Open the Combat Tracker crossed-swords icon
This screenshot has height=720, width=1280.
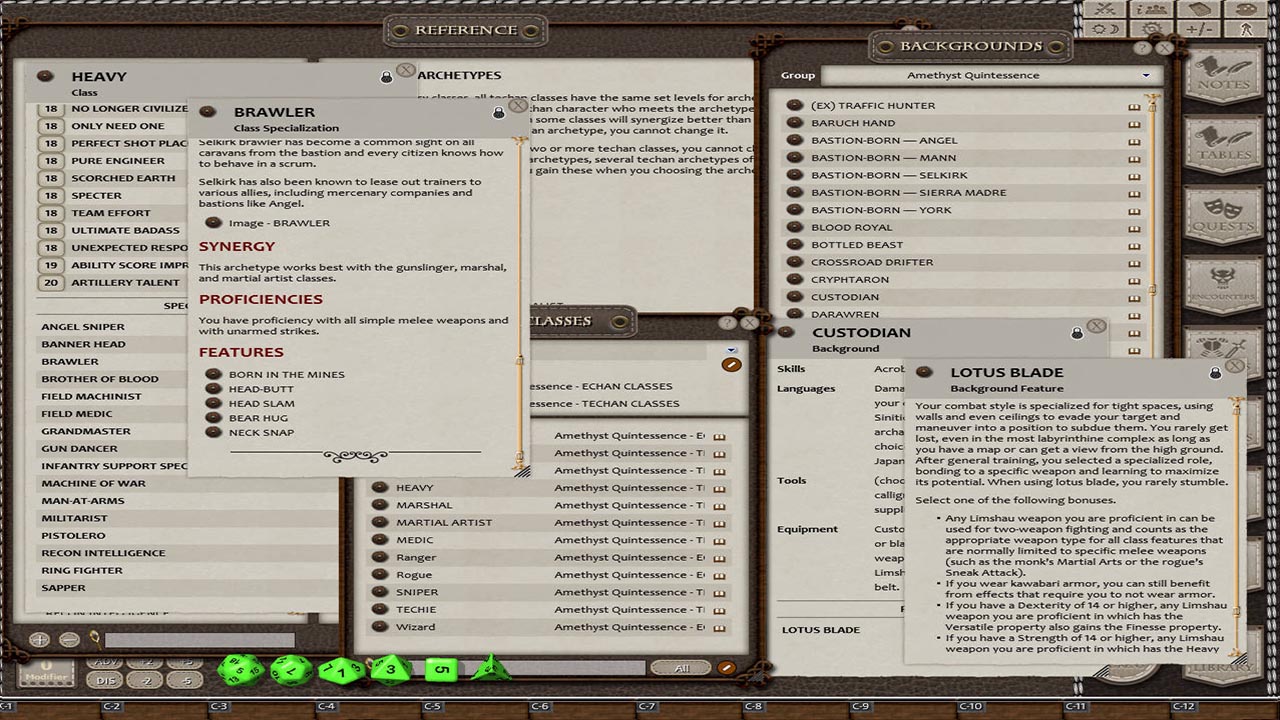tap(1105, 9)
